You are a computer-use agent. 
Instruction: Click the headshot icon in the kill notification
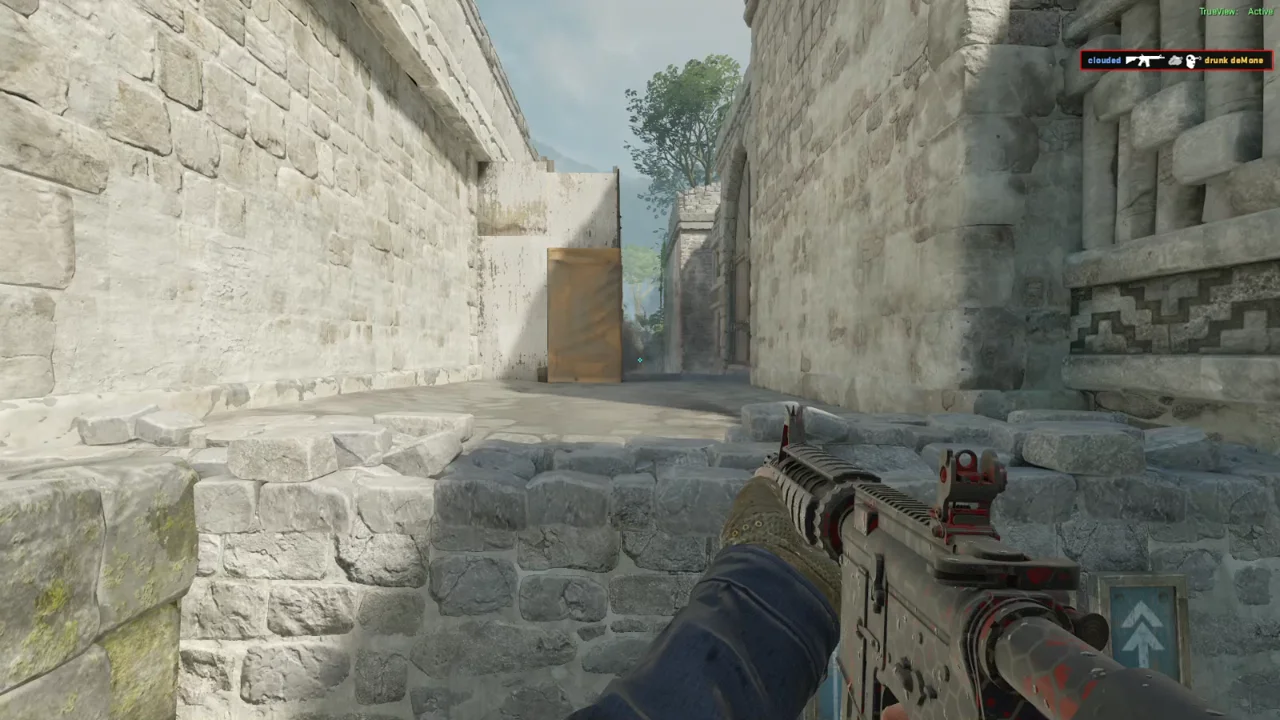[x=1192, y=61]
